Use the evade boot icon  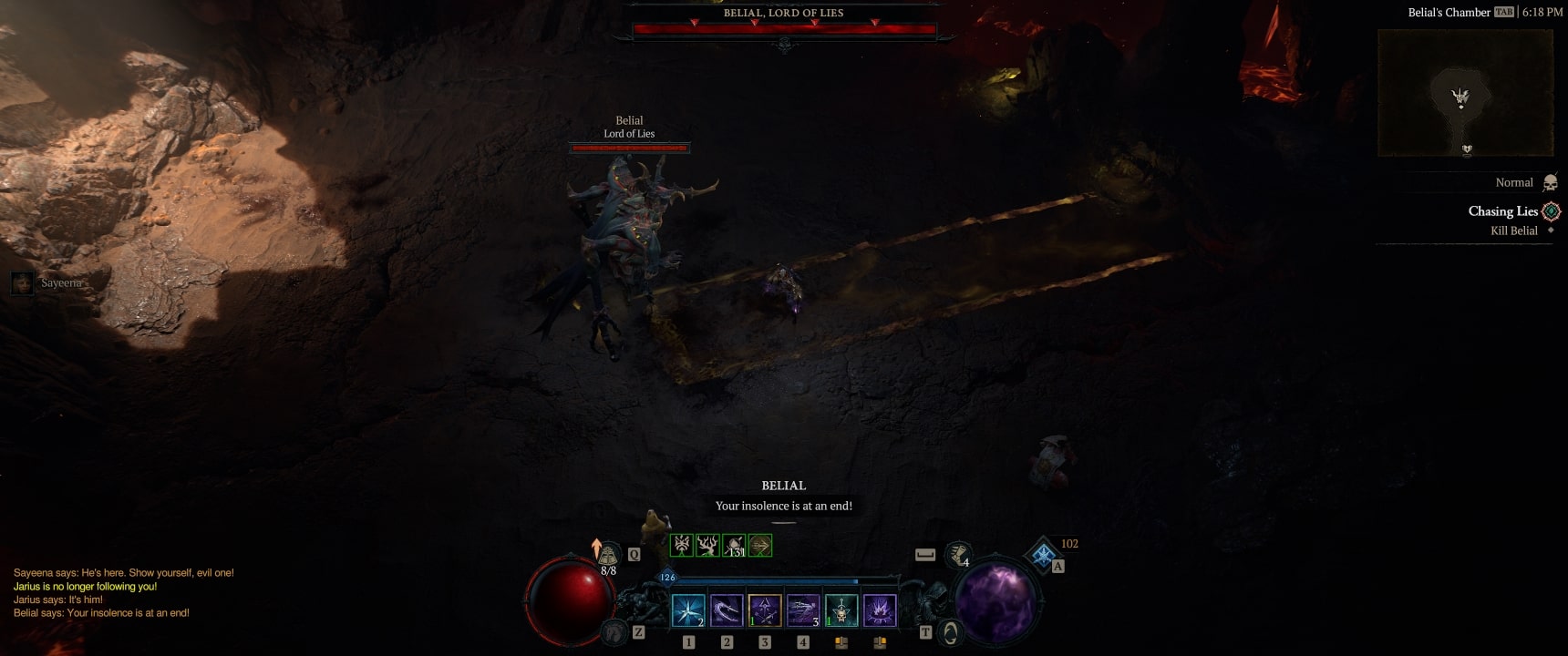(x=958, y=552)
